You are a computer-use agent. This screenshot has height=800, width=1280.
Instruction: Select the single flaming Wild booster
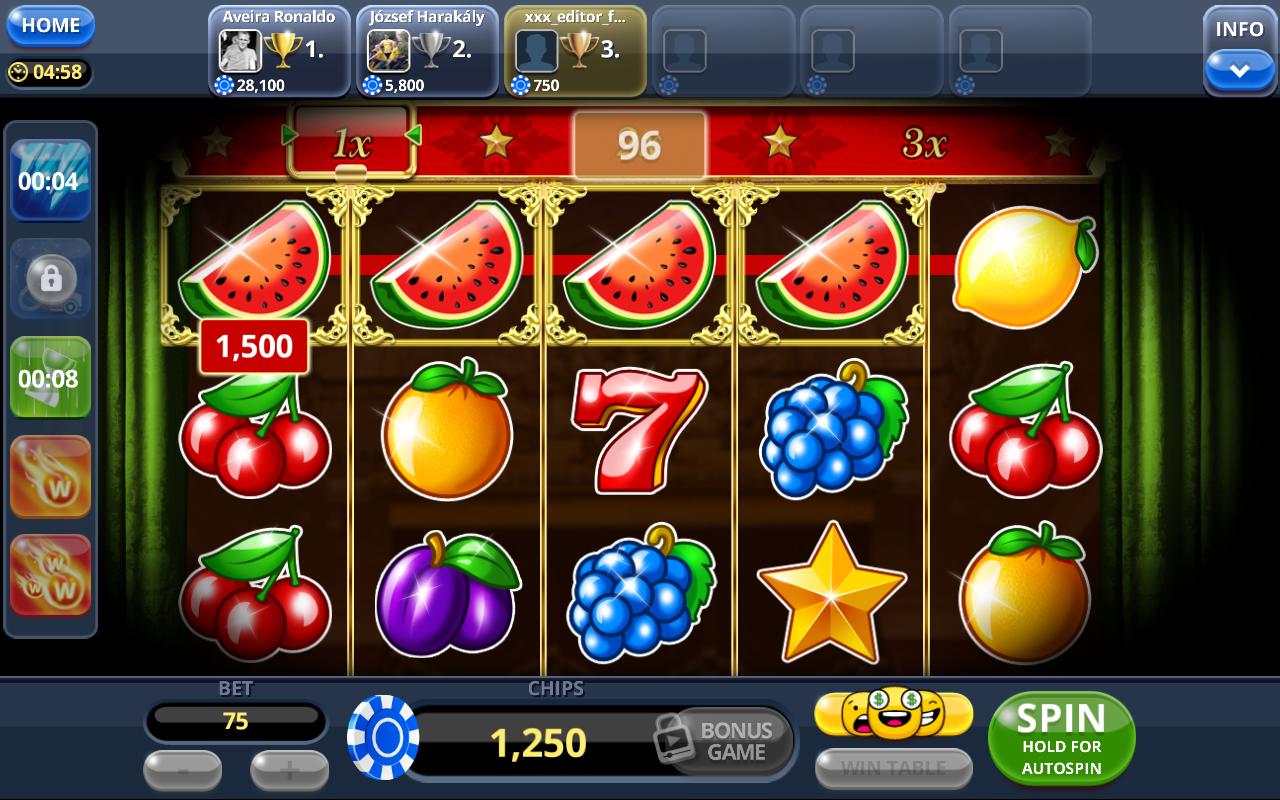point(50,475)
